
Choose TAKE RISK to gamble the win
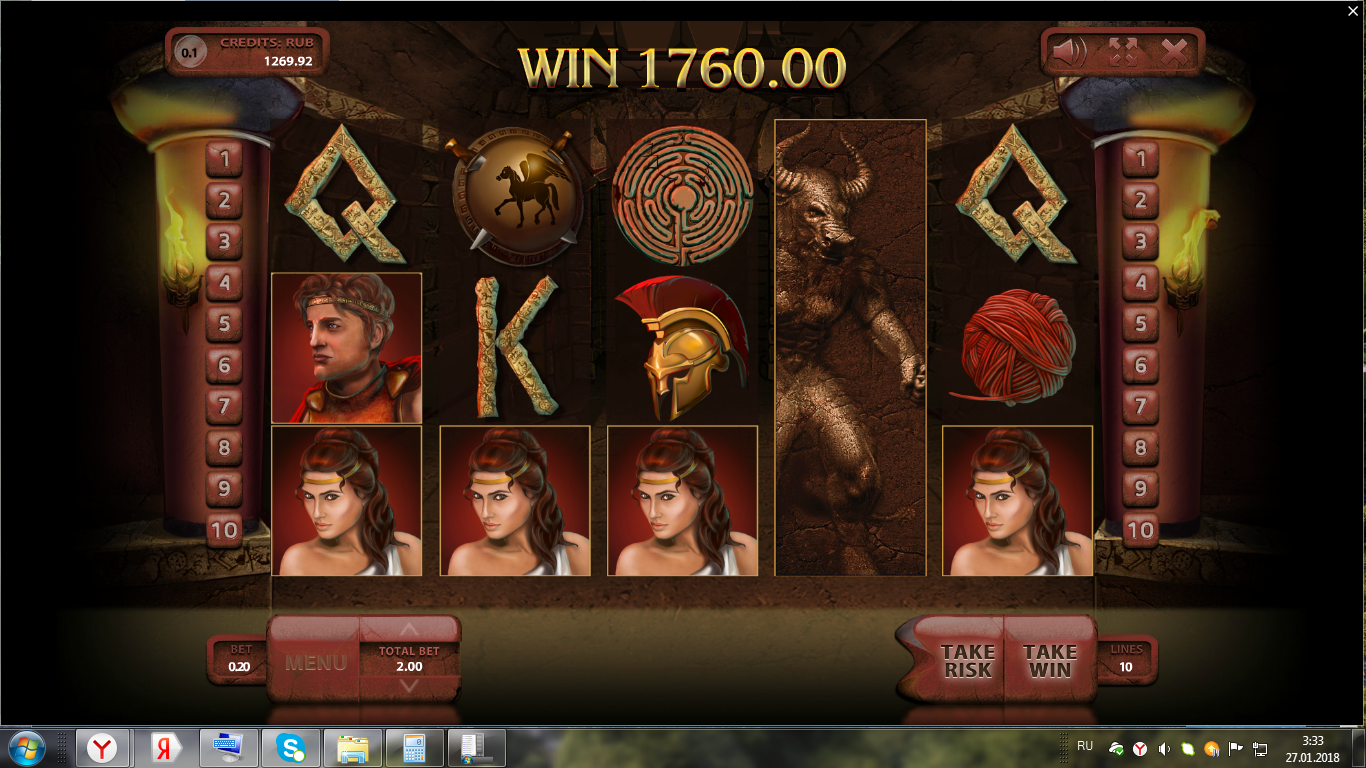coord(966,661)
